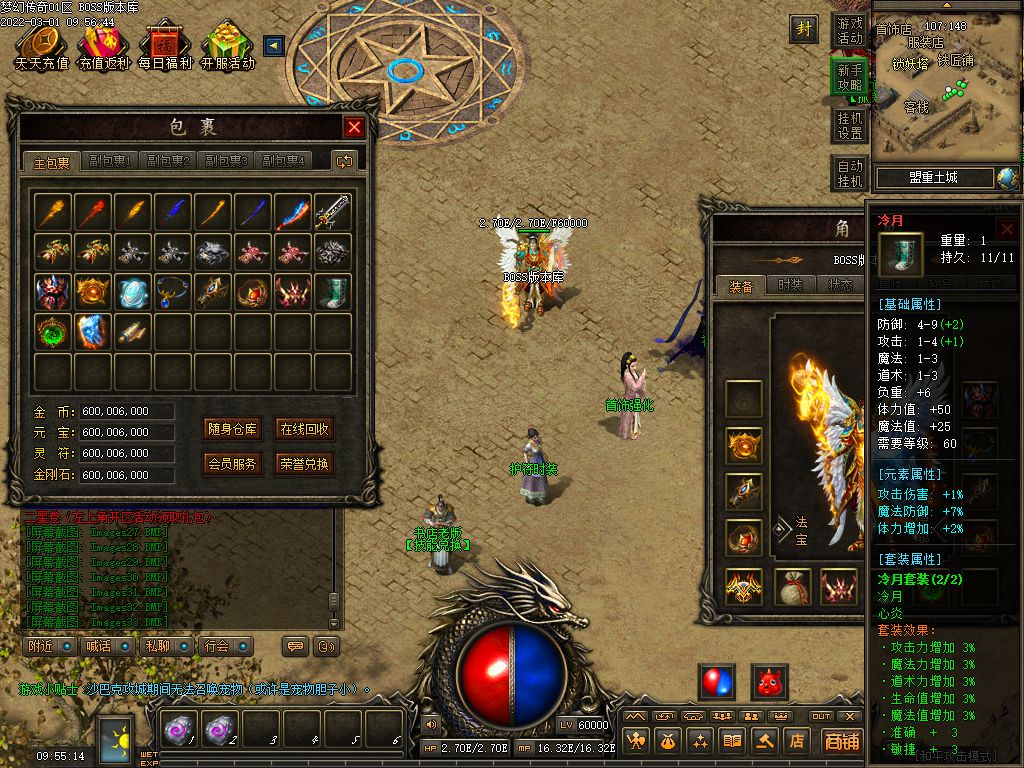
Task: Select the teal boots in the inventory
Action: click(x=333, y=292)
